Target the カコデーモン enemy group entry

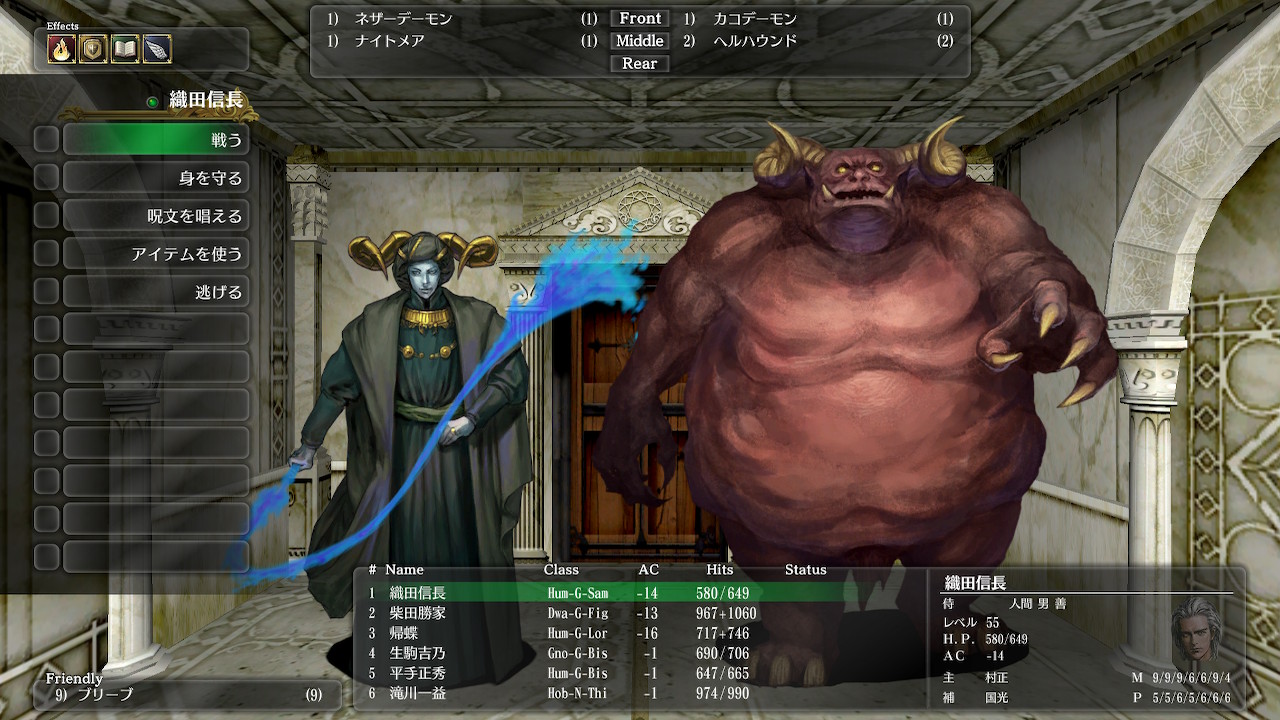coord(755,19)
